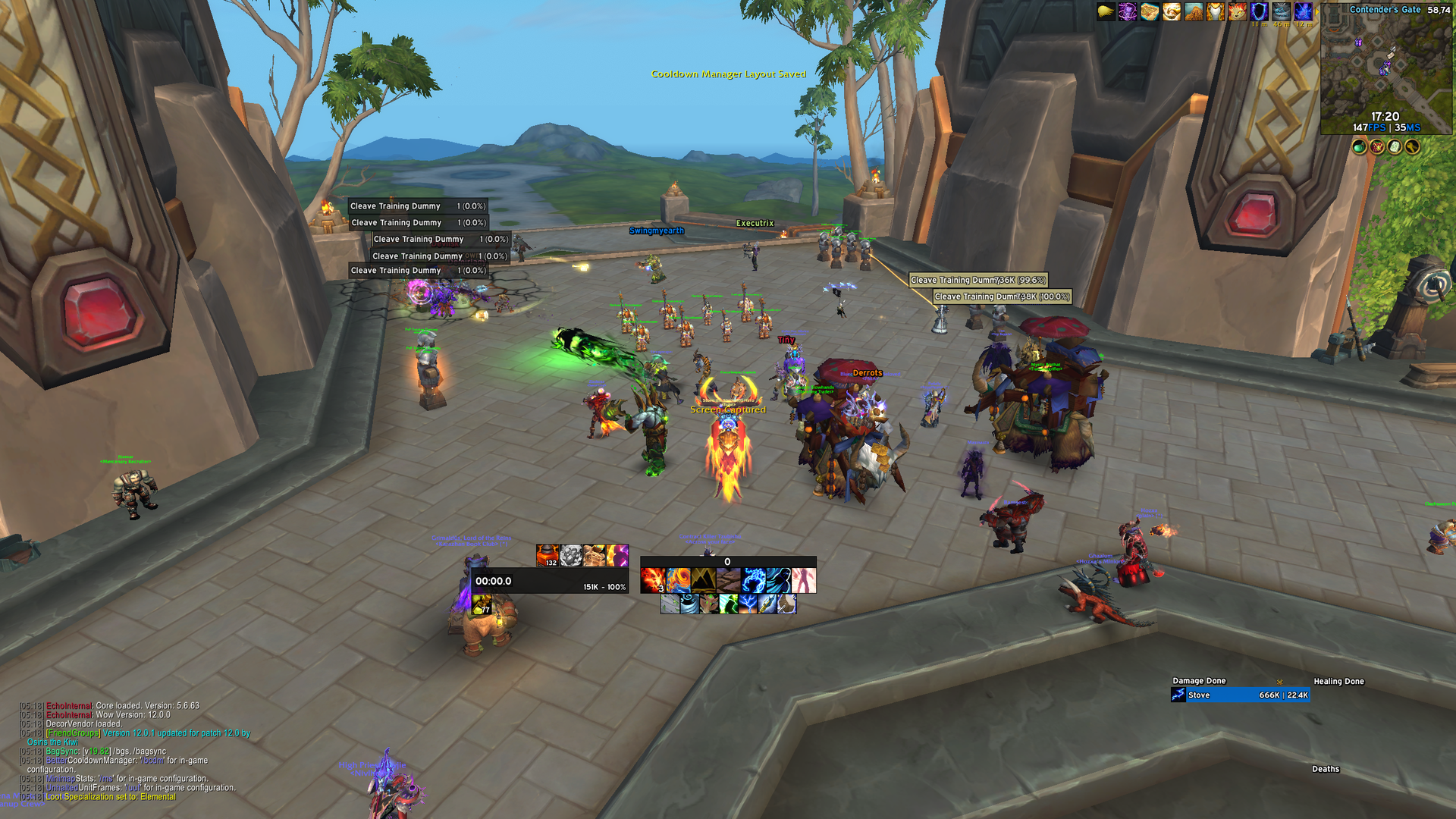The image size is (1456, 819).
Task: Click the golden key icon below minimap
Action: 1412,146
